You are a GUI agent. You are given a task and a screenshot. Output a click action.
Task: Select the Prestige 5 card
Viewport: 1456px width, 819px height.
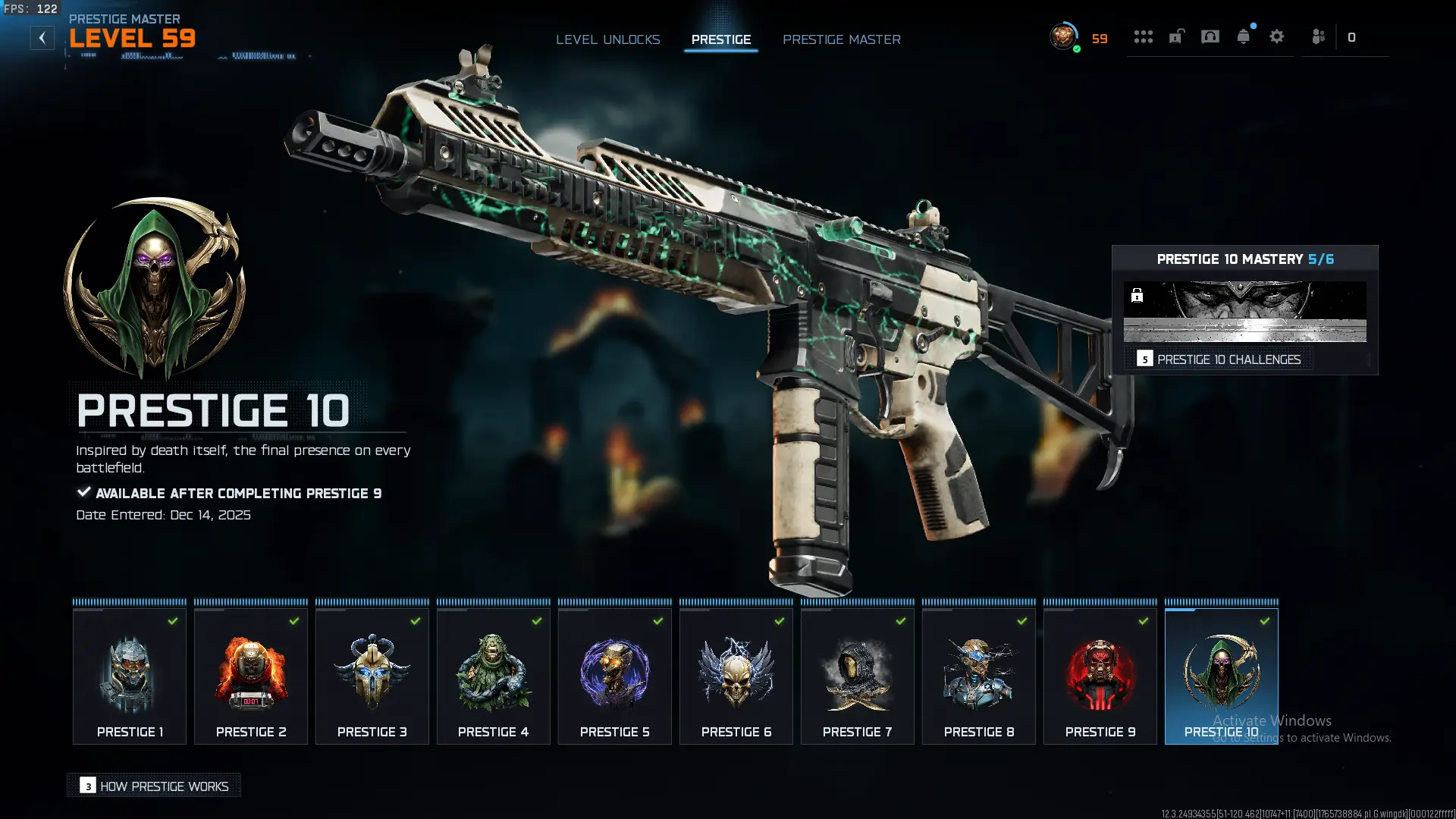click(x=614, y=675)
